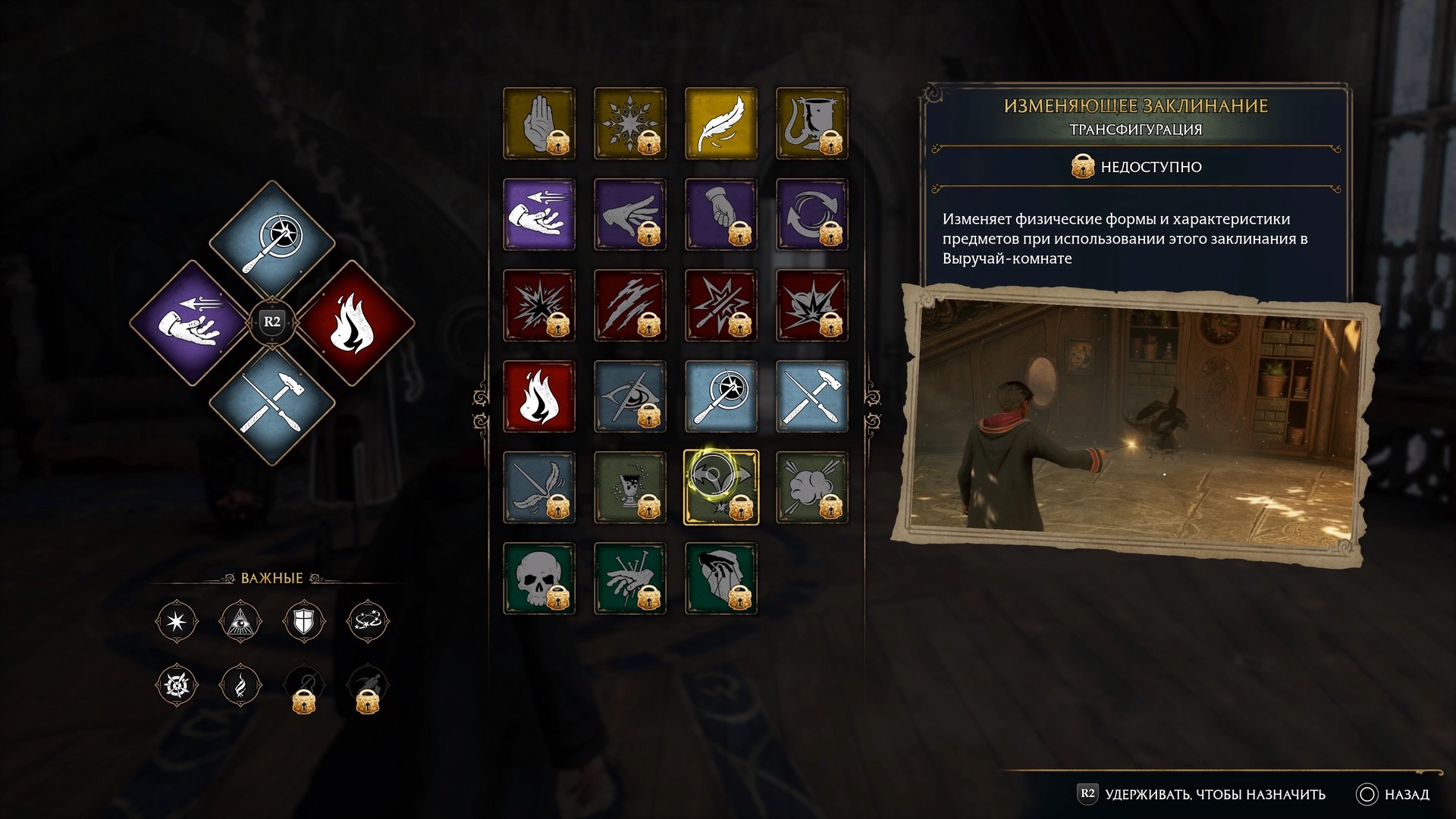Select the locked open palm yellow spell
The width and height of the screenshot is (1456, 819).
[x=538, y=123]
